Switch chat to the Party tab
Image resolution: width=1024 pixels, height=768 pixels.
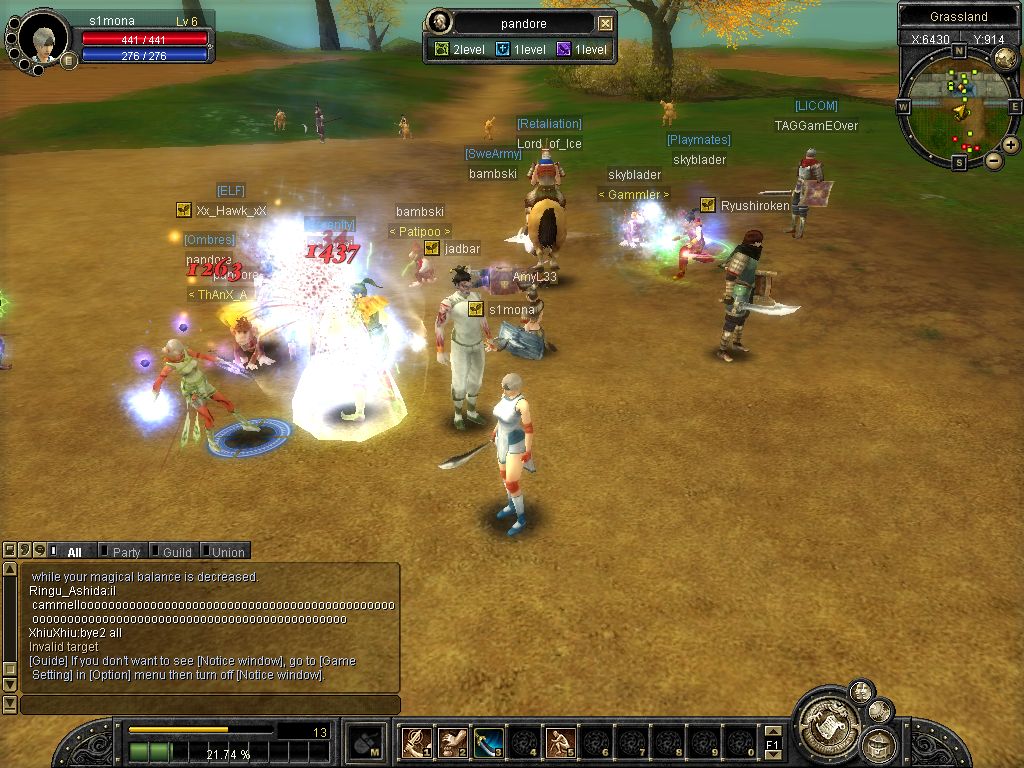[123, 551]
